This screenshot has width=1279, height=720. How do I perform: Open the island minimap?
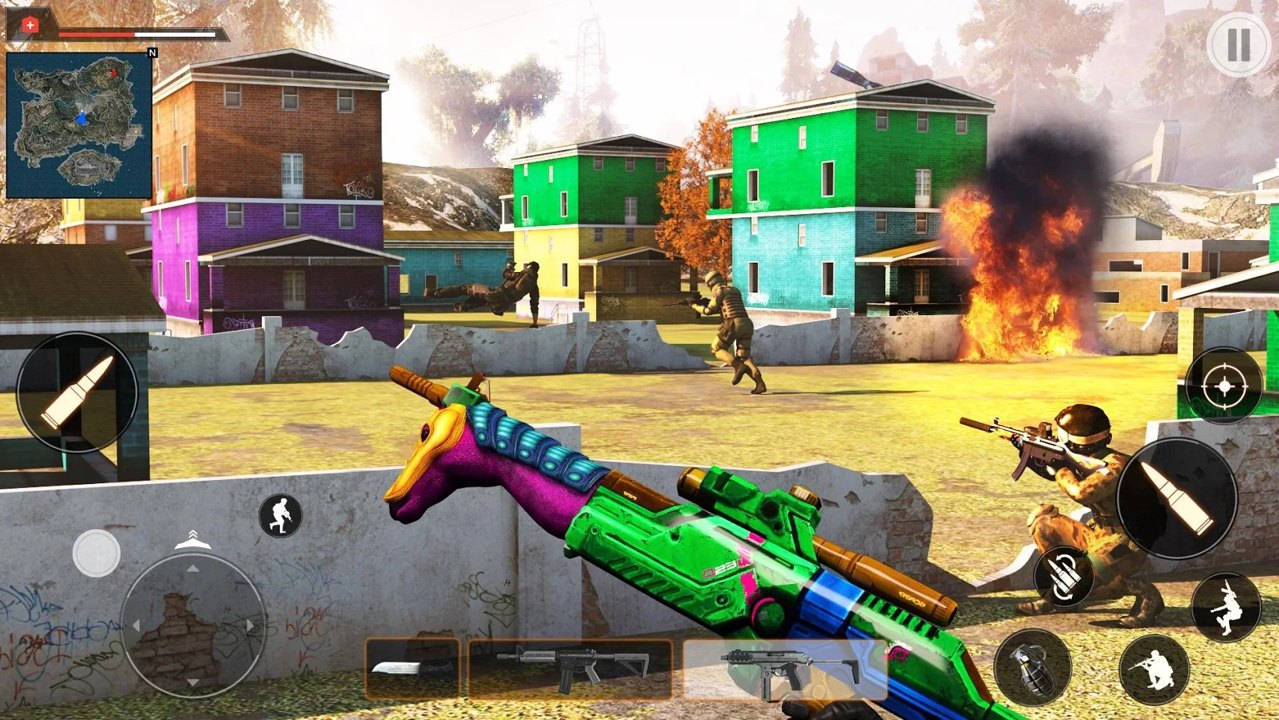pos(80,125)
